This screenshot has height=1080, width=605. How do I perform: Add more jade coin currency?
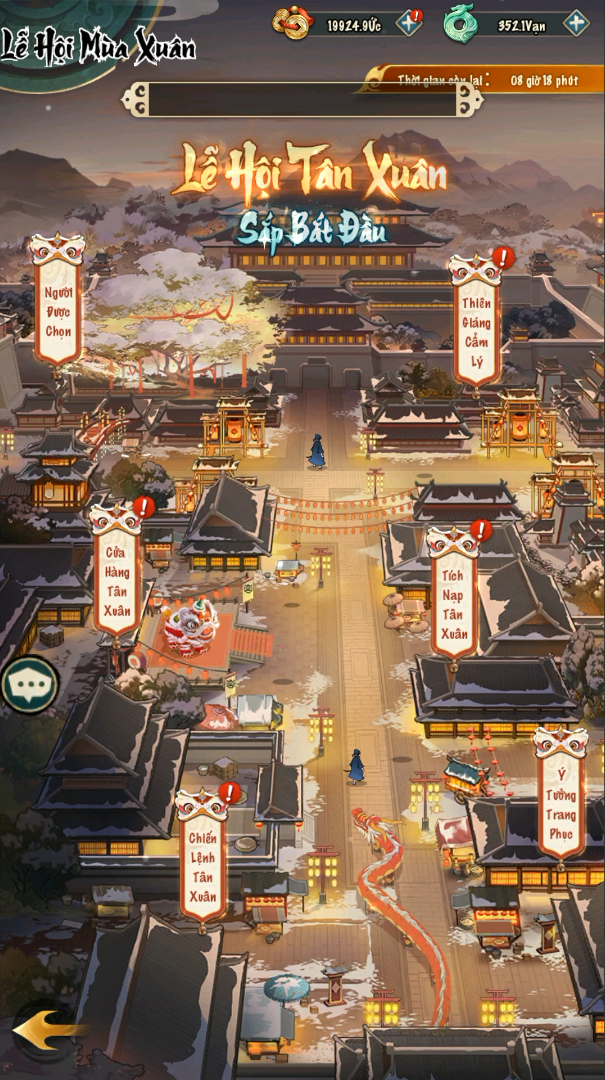coord(576,24)
